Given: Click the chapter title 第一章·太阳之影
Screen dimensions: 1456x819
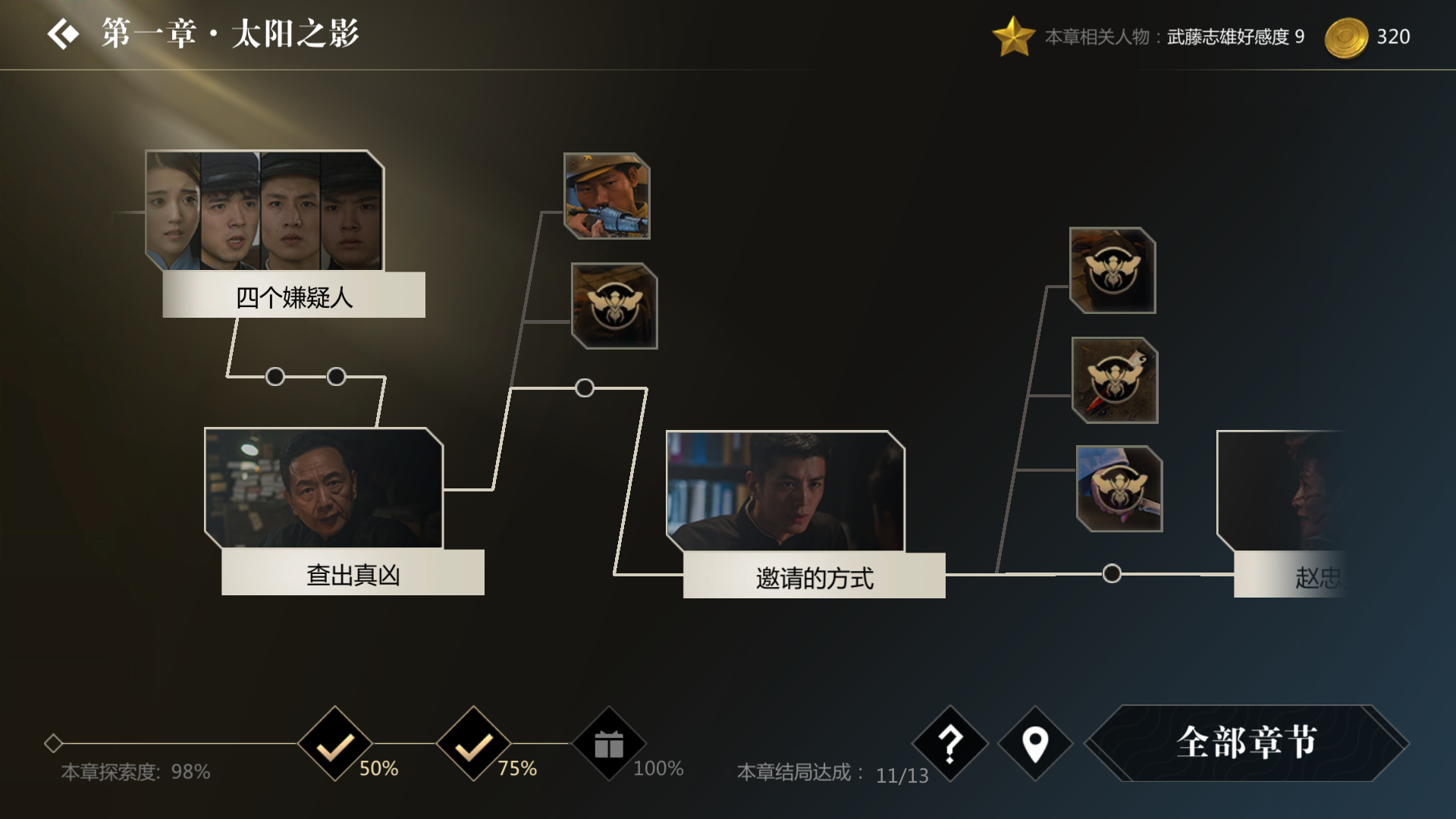Looking at the screenshot, I should coord(227,33).
